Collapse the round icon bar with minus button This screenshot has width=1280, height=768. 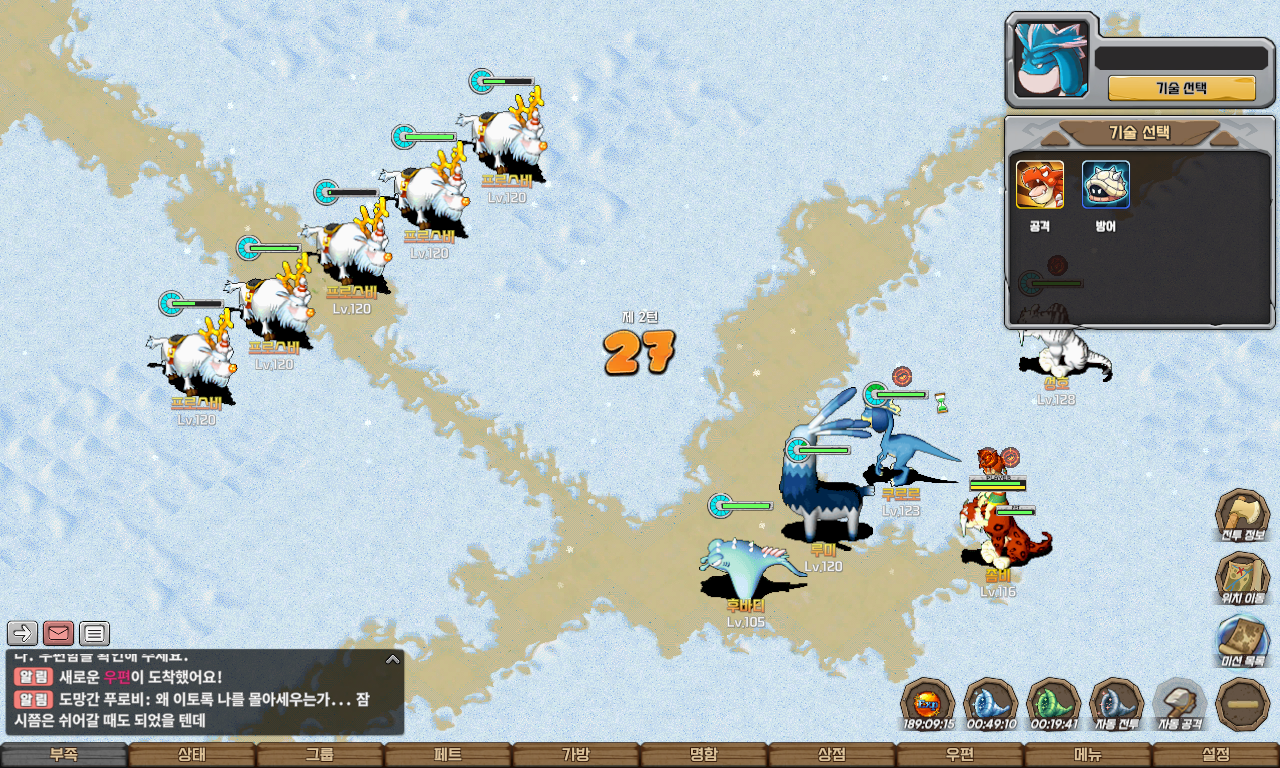coord(1242,703)
